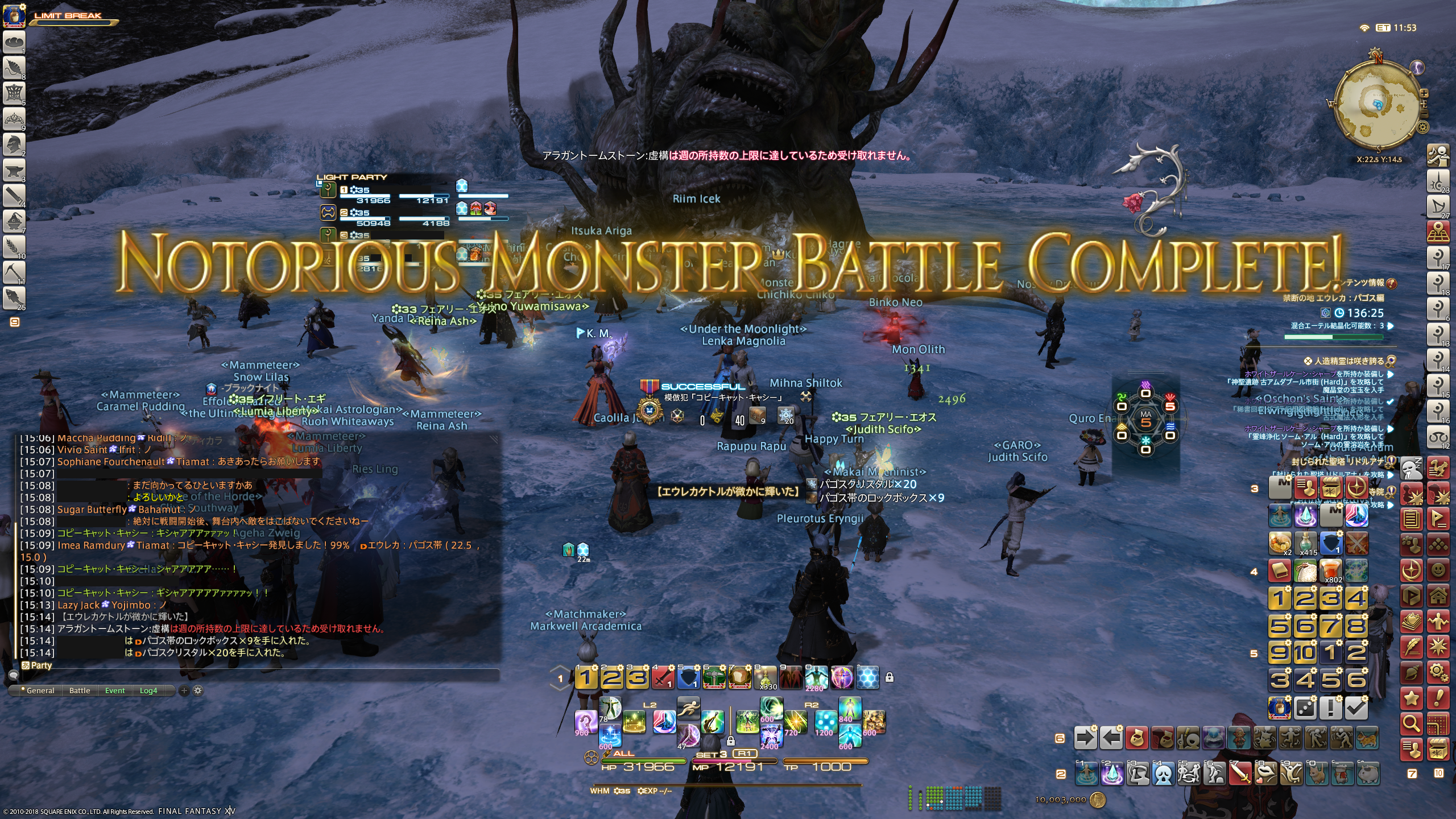Activate the green hammer repair icon
The image size is (1456, 819).
(714, 677)
